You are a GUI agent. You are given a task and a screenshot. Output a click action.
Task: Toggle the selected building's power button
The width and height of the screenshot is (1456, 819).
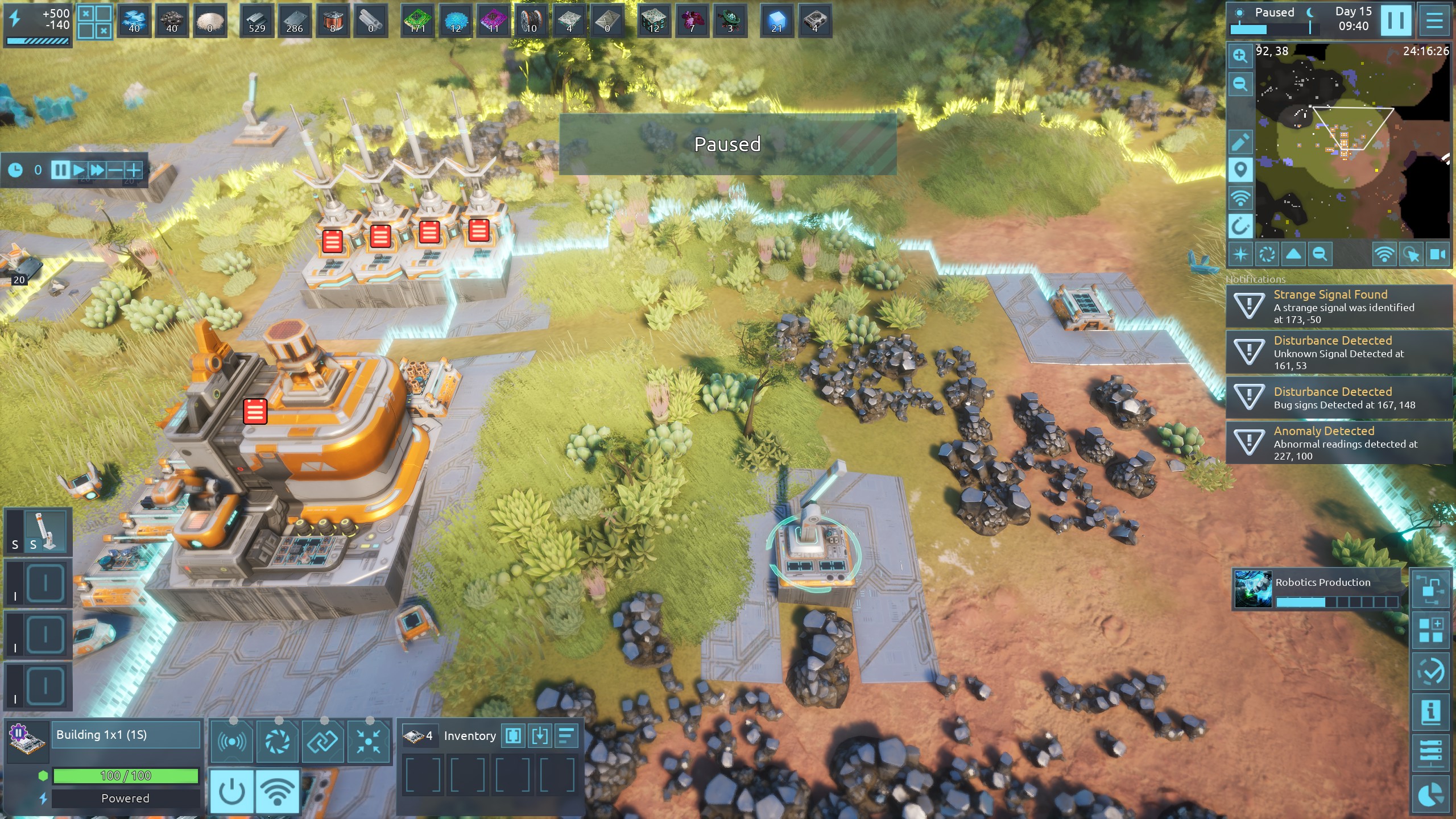(232, 791)
